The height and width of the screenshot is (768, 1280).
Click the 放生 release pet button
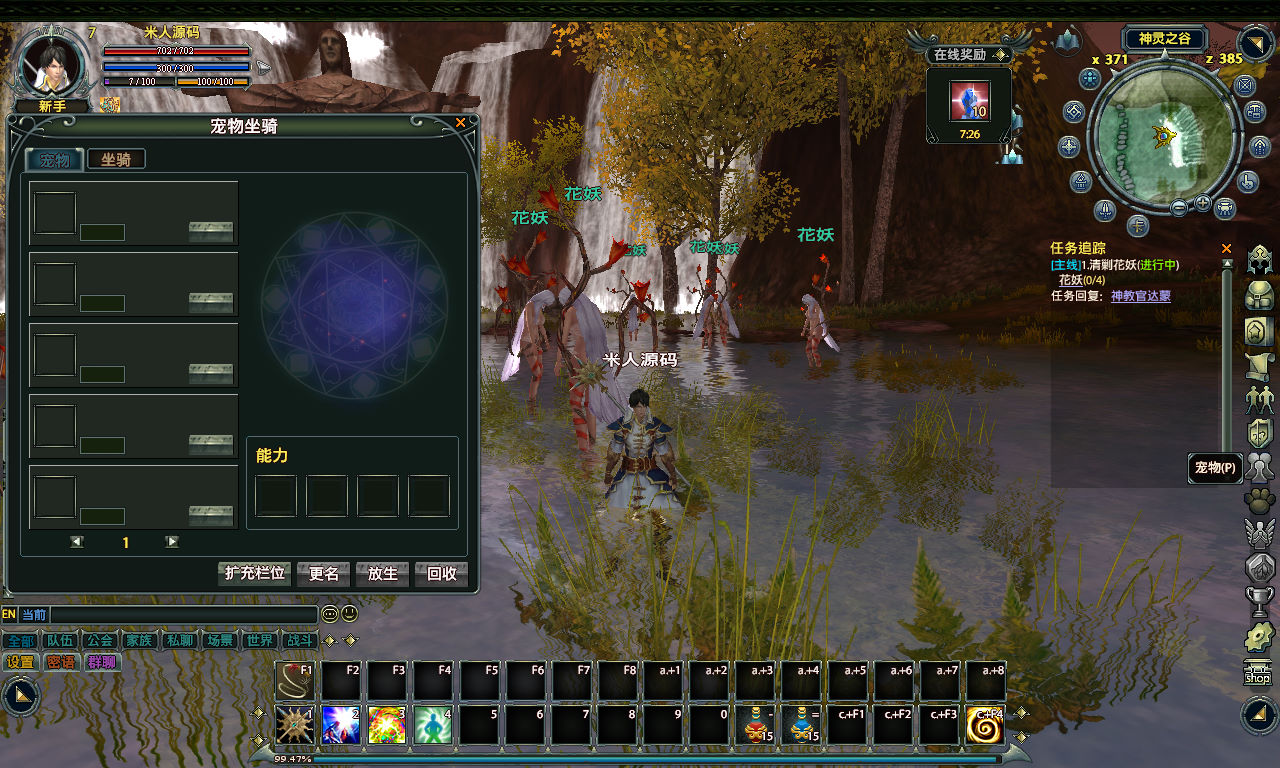[383, 574]
